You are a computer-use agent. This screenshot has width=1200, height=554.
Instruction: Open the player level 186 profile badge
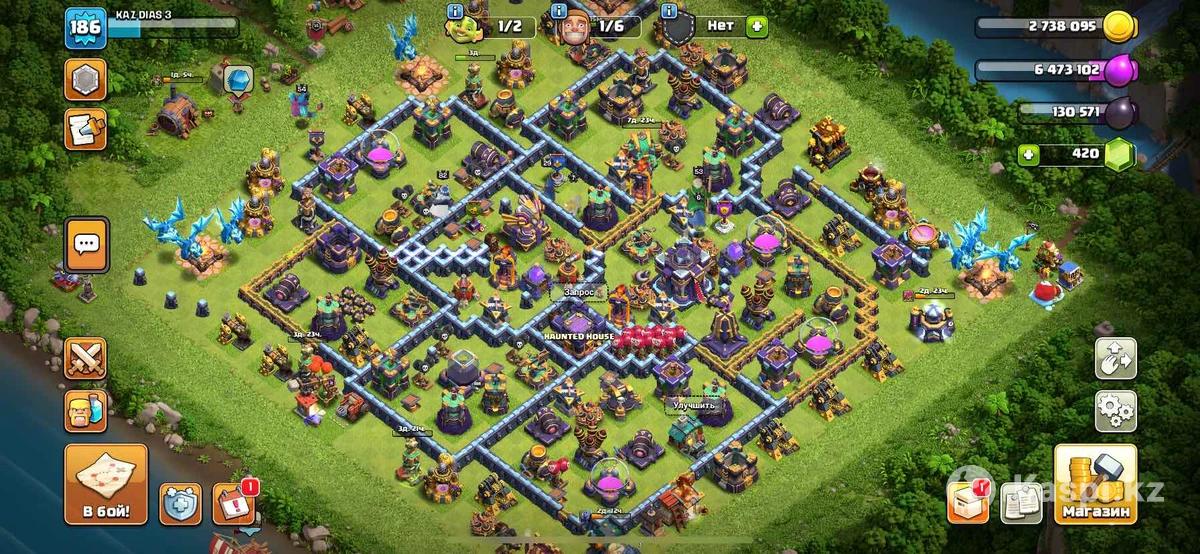point(85,28)
